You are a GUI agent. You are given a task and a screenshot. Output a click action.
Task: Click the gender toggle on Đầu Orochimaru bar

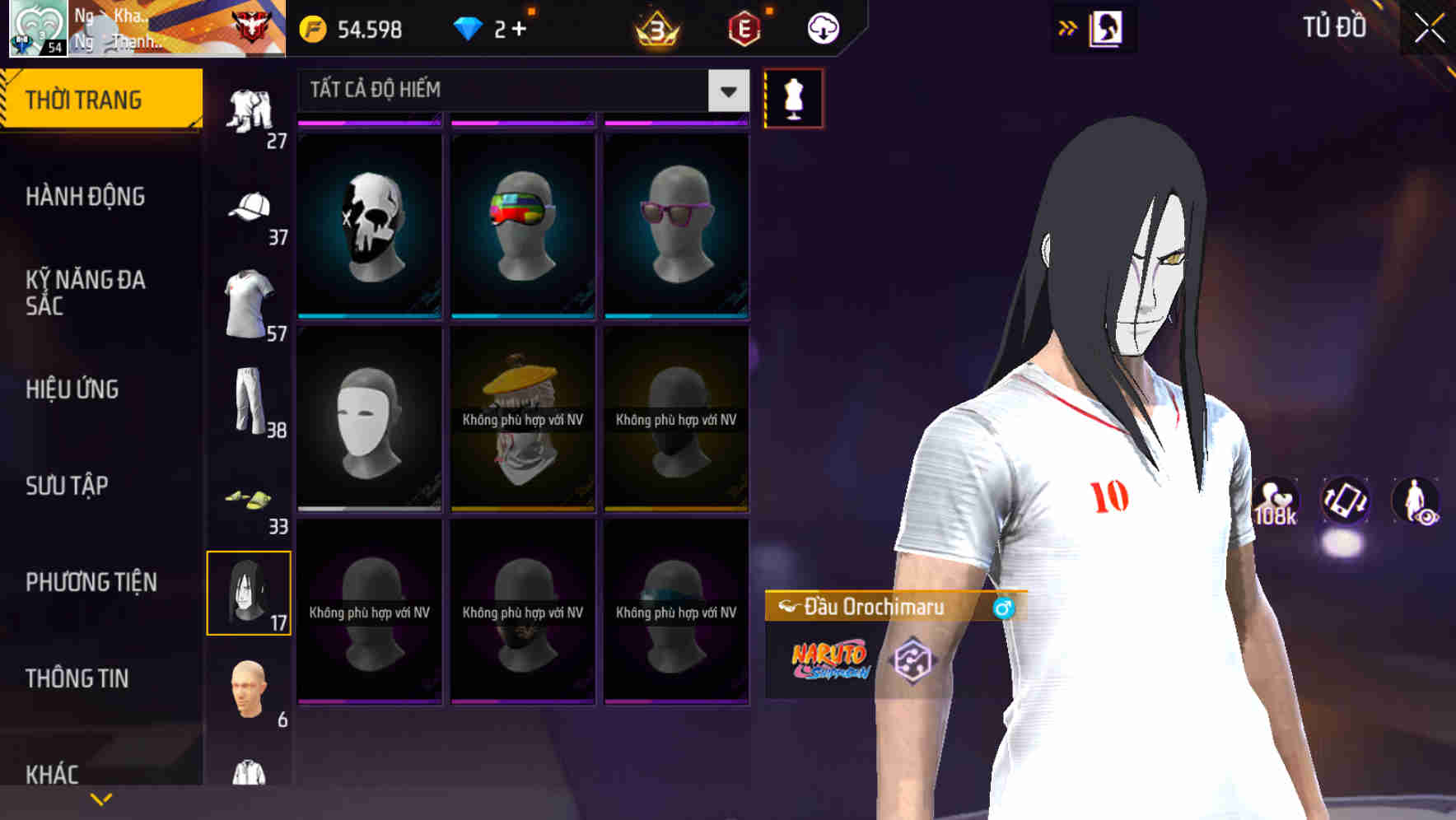pos(1003,608)
